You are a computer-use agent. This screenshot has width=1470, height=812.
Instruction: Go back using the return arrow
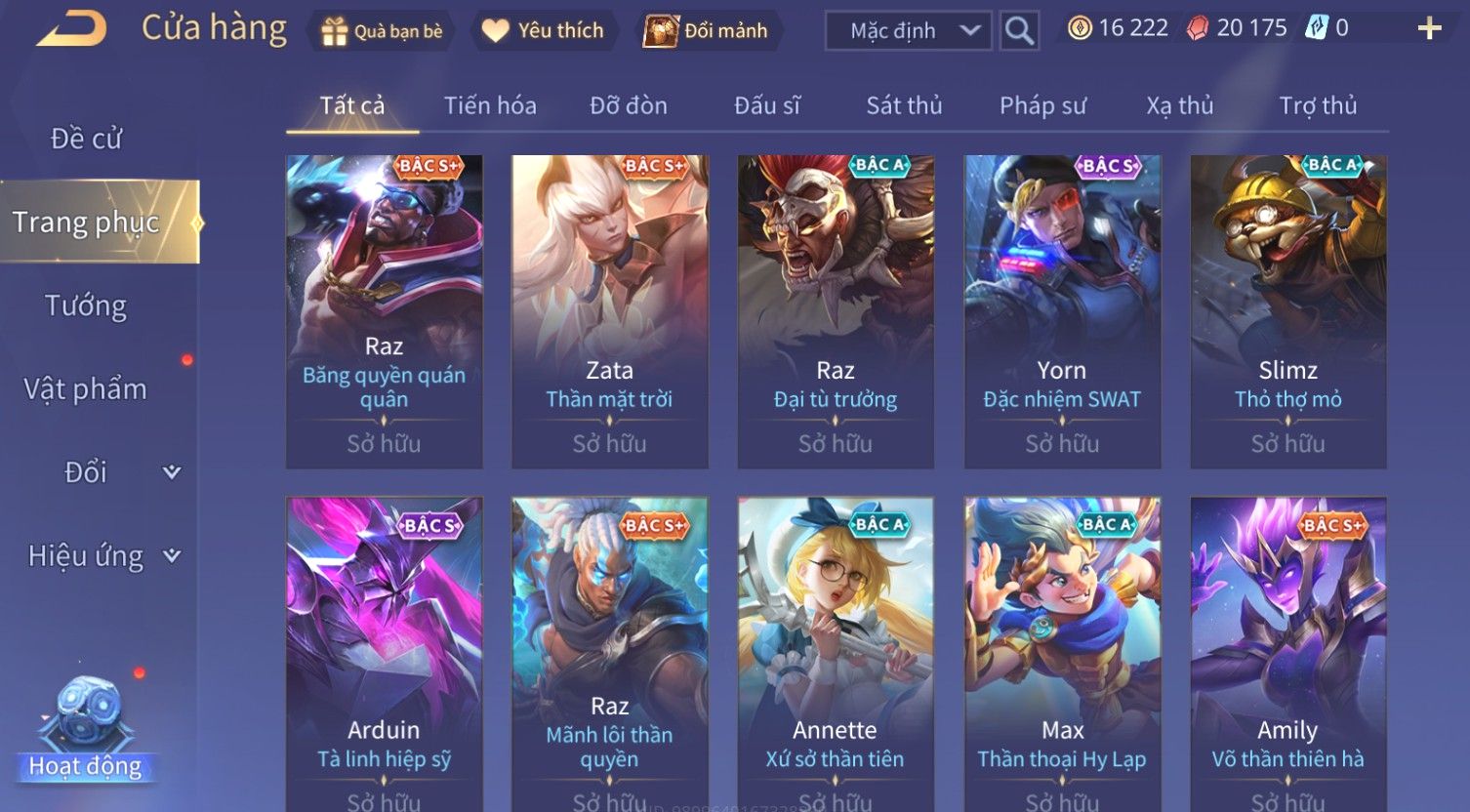pos(72,29)
